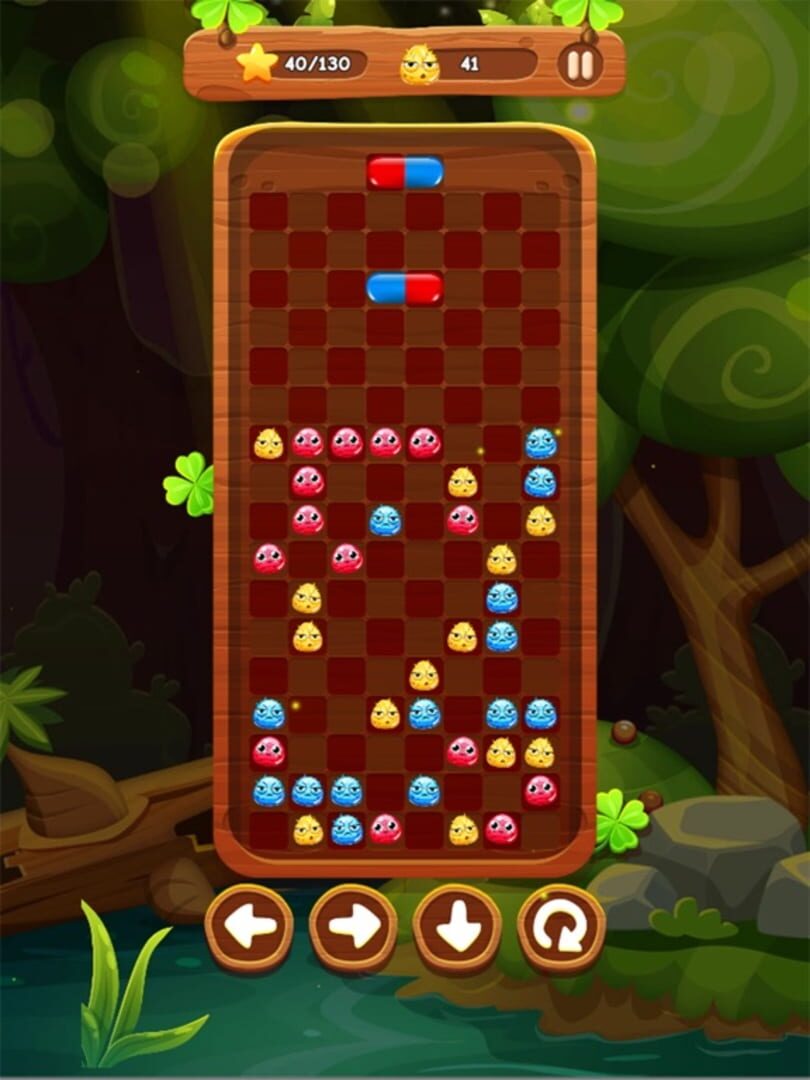
Task: Pause the game with the pause button
Action: (580, 65)
